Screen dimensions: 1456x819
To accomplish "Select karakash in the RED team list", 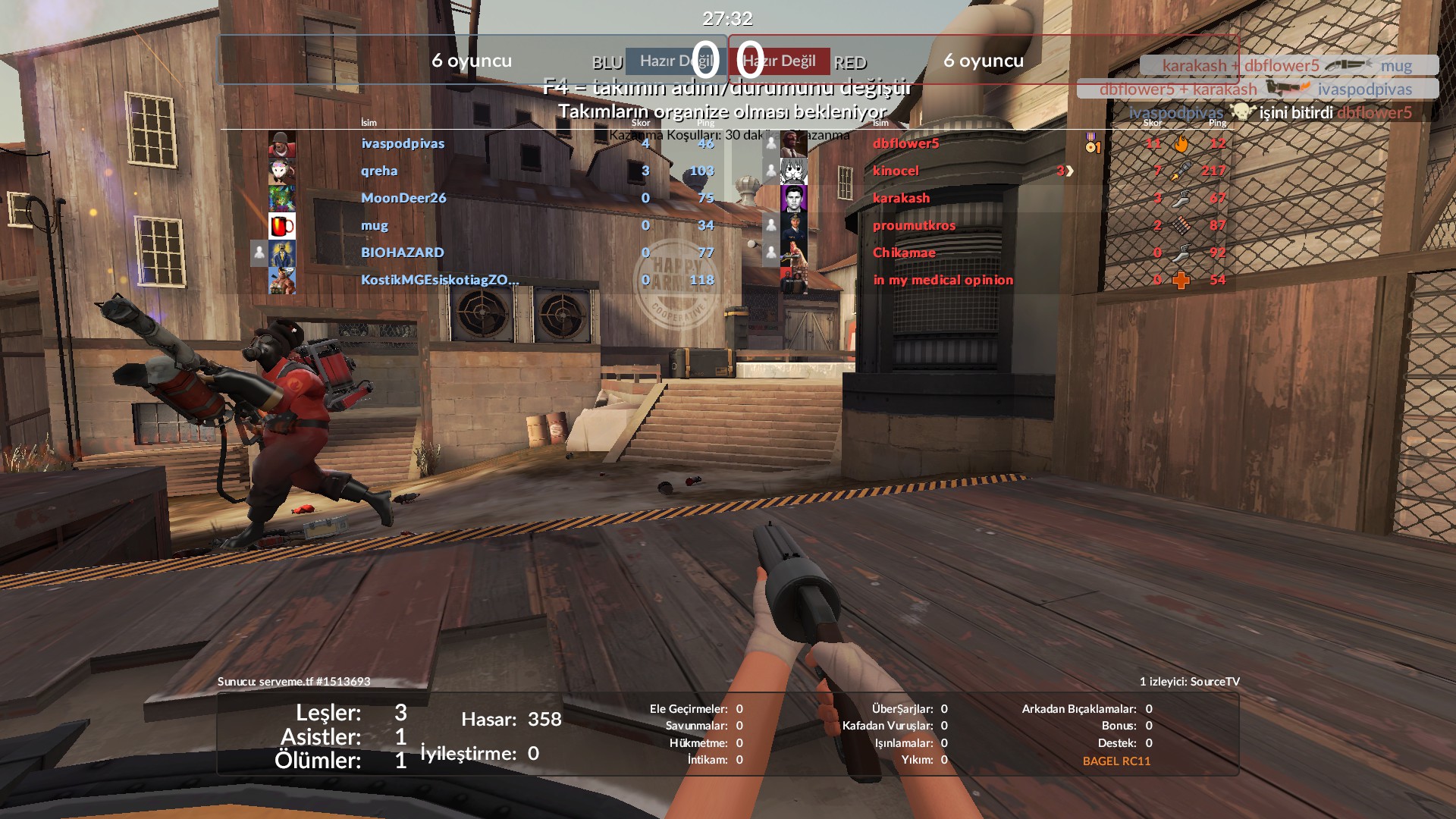I will pos(901,198).
